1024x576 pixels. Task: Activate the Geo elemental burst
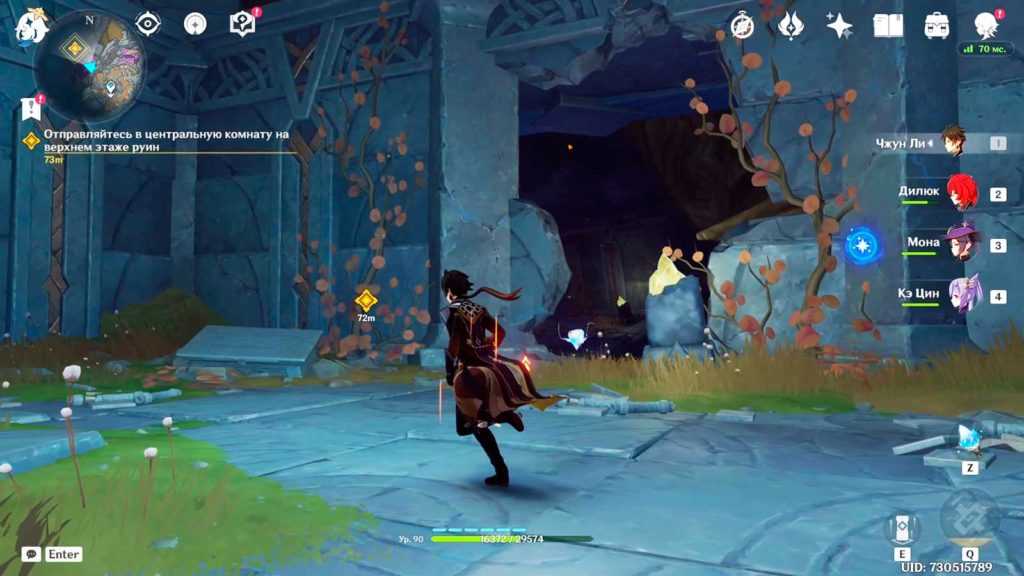click(x=970, y=518)
